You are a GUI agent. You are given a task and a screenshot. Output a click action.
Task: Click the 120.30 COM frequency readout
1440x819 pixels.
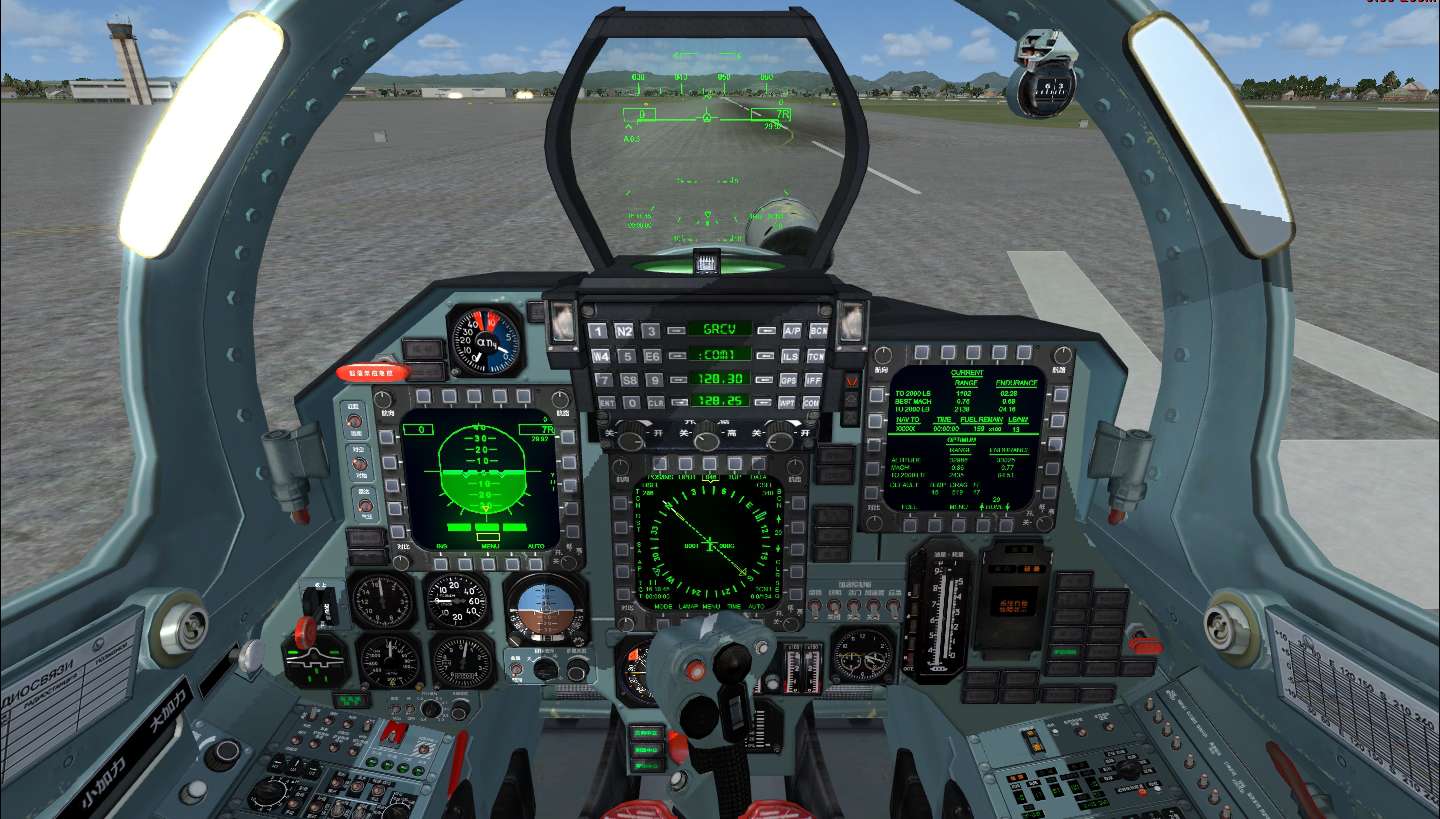[x=721, y=378]
